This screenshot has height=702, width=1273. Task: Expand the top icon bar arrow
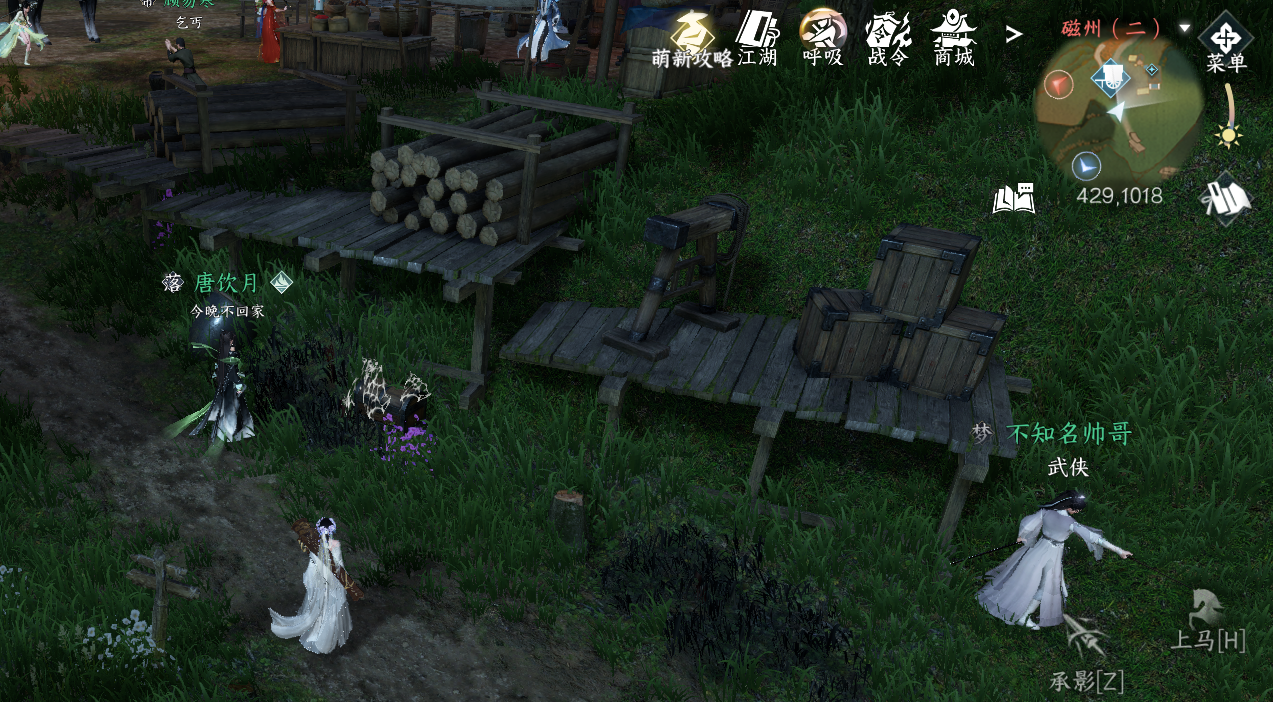1014,35
